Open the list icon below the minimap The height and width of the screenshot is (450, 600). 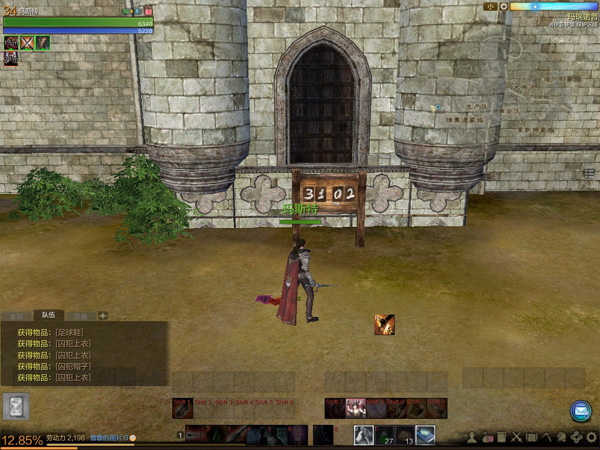click(x=589, y=173)
